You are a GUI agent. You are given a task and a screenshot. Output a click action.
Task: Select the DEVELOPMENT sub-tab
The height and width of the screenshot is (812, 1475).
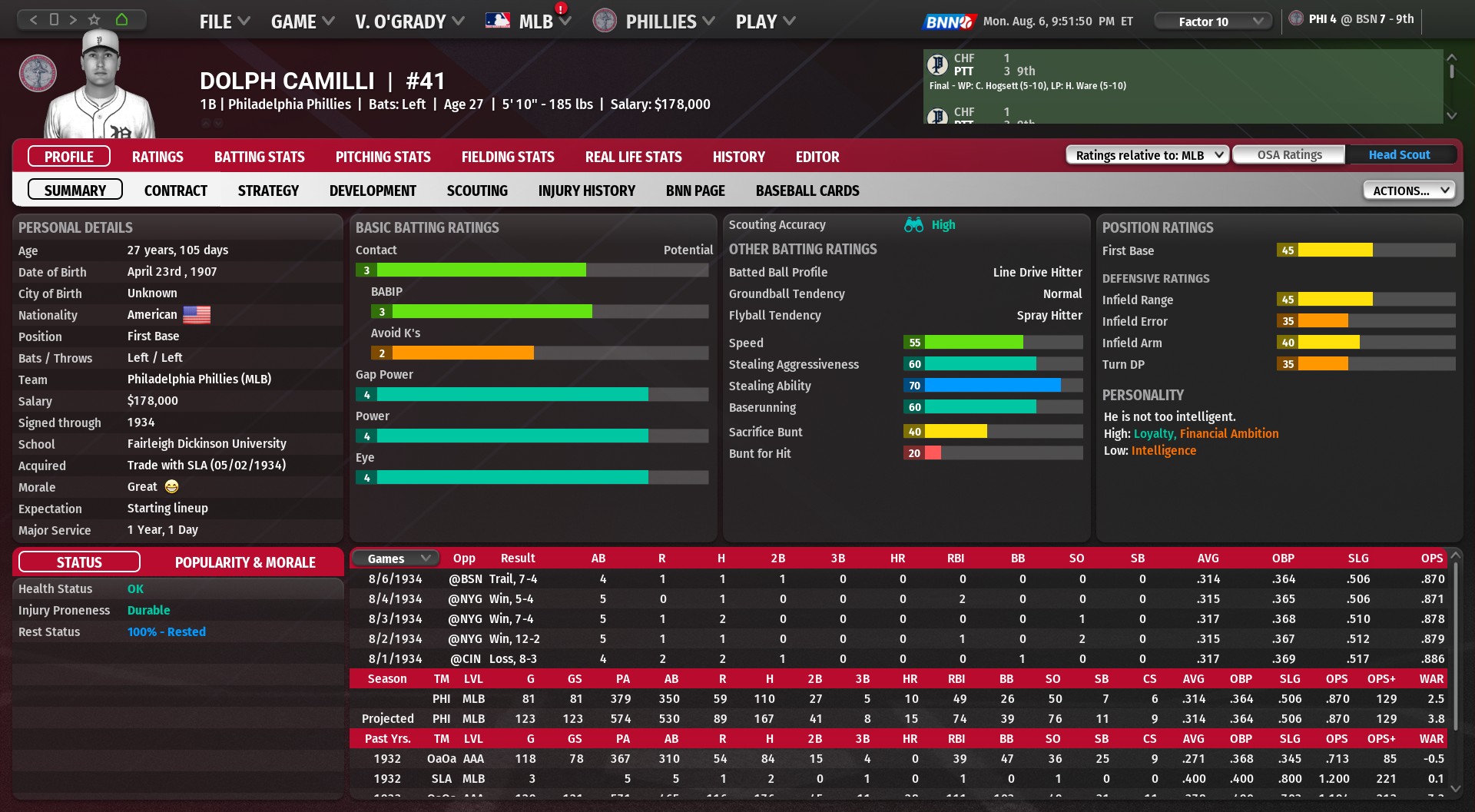click(373, 191)
